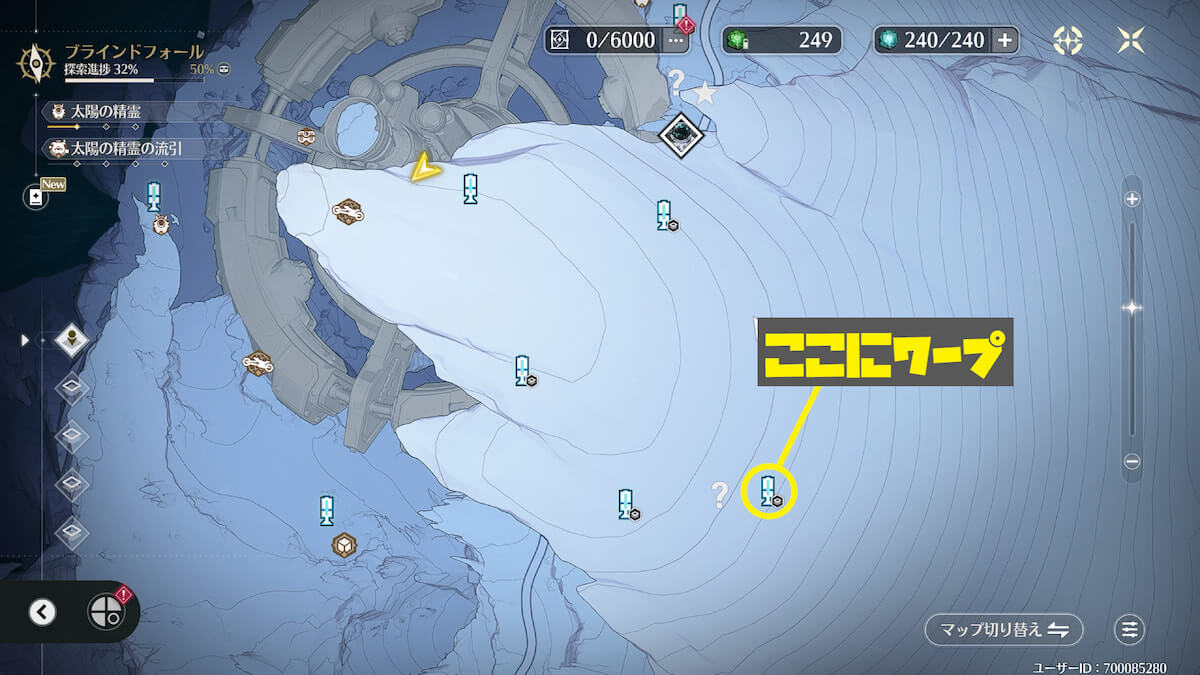Go back with the left arrow button
This screenshot has width=1200, height=675.
pyautogui.click(x=42, y=612)
